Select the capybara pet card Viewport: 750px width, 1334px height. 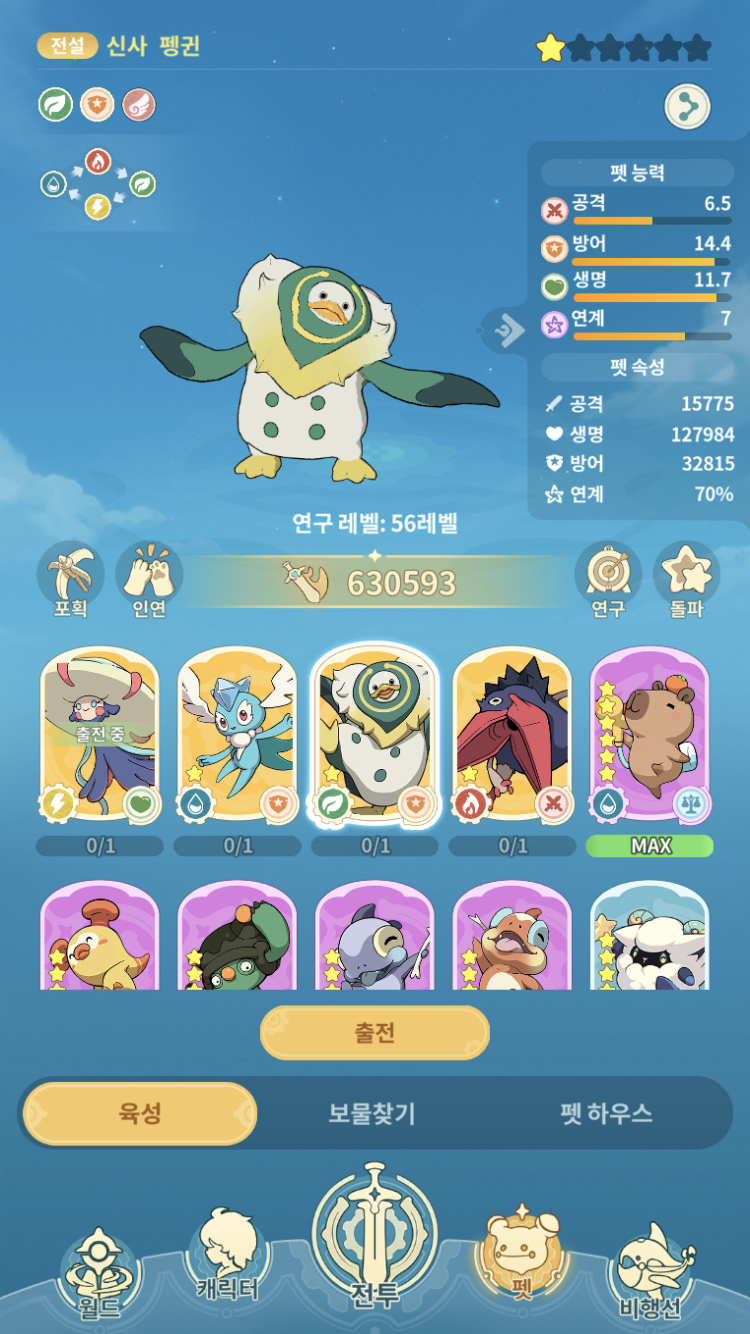coord(649,735)
